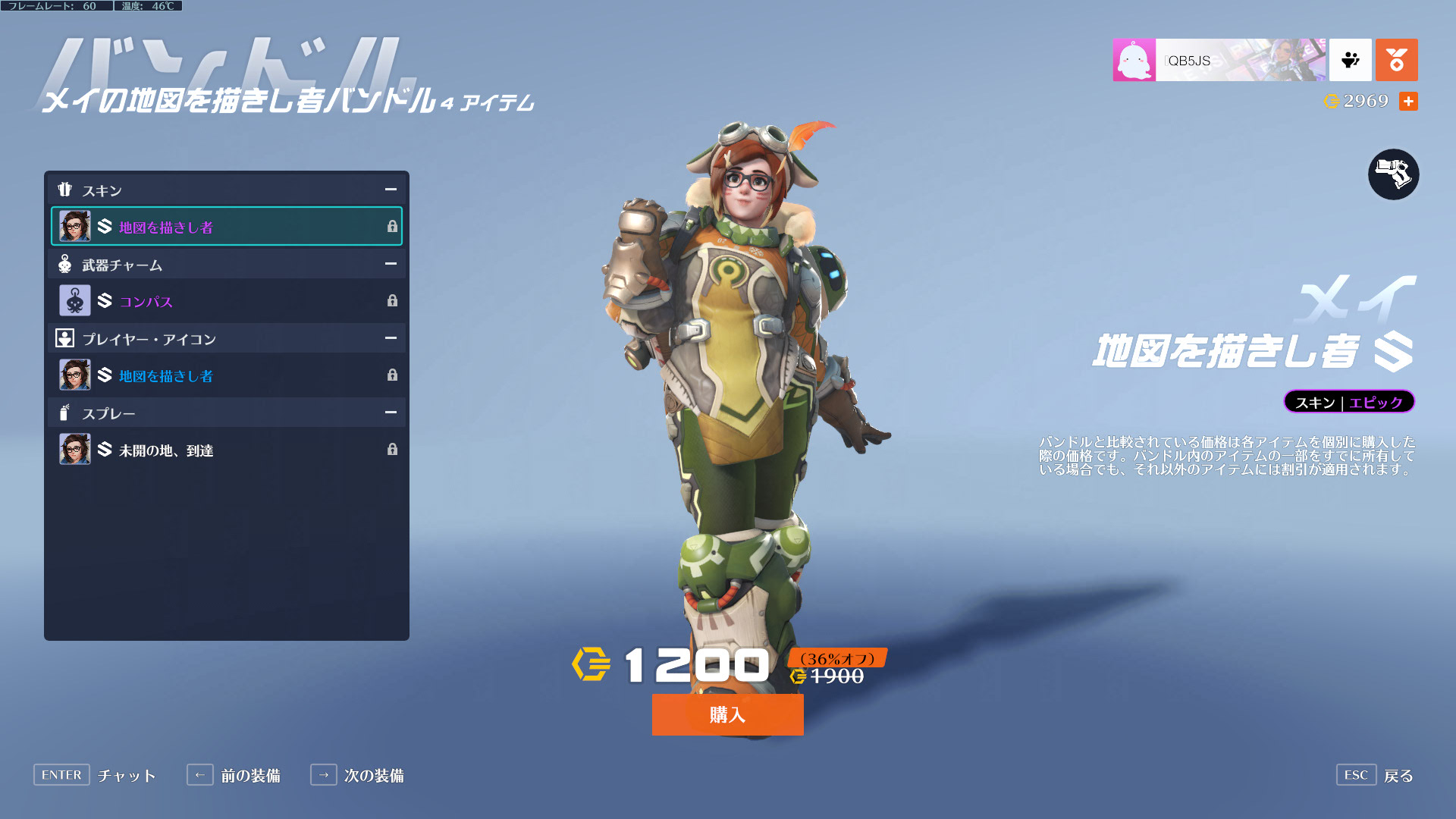This screenshot has width=1456, height=819.
Task: Collapse the 武器チャーム category header
Action: click(390, 264)
